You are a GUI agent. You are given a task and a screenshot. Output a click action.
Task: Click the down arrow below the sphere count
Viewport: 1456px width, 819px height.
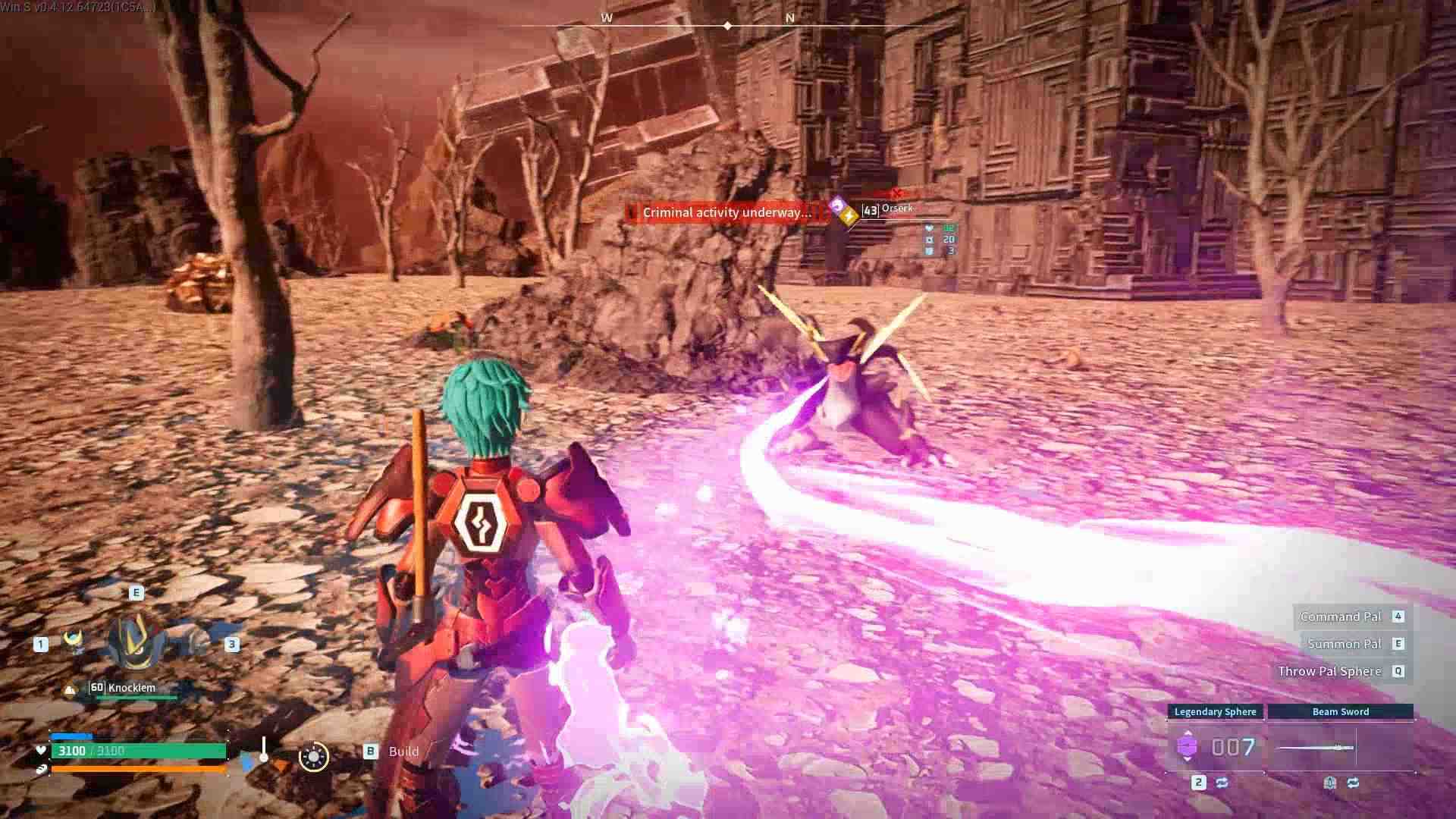tap(1188, 760)
